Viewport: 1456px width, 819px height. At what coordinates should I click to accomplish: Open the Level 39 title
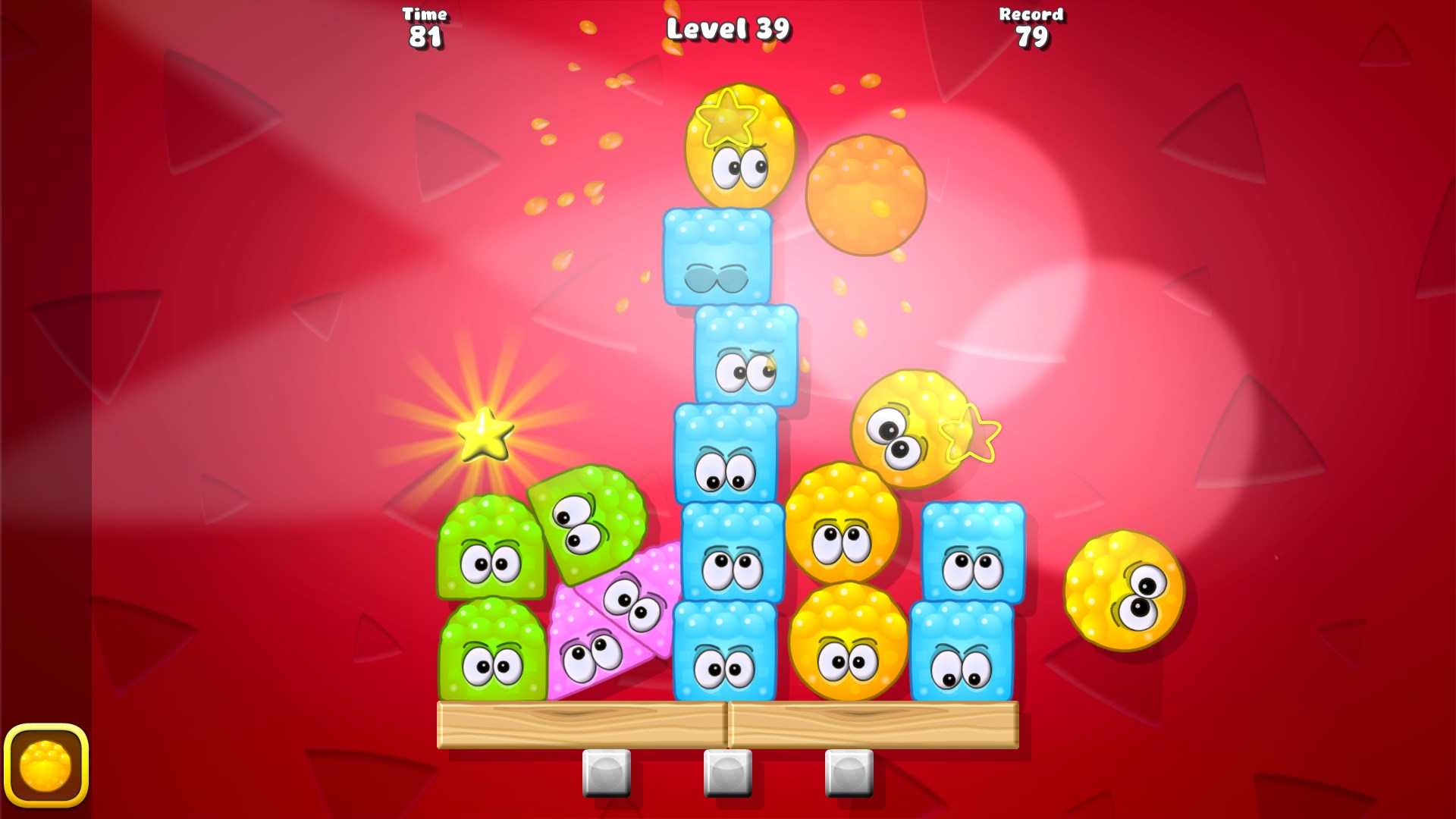pos(728,28)
